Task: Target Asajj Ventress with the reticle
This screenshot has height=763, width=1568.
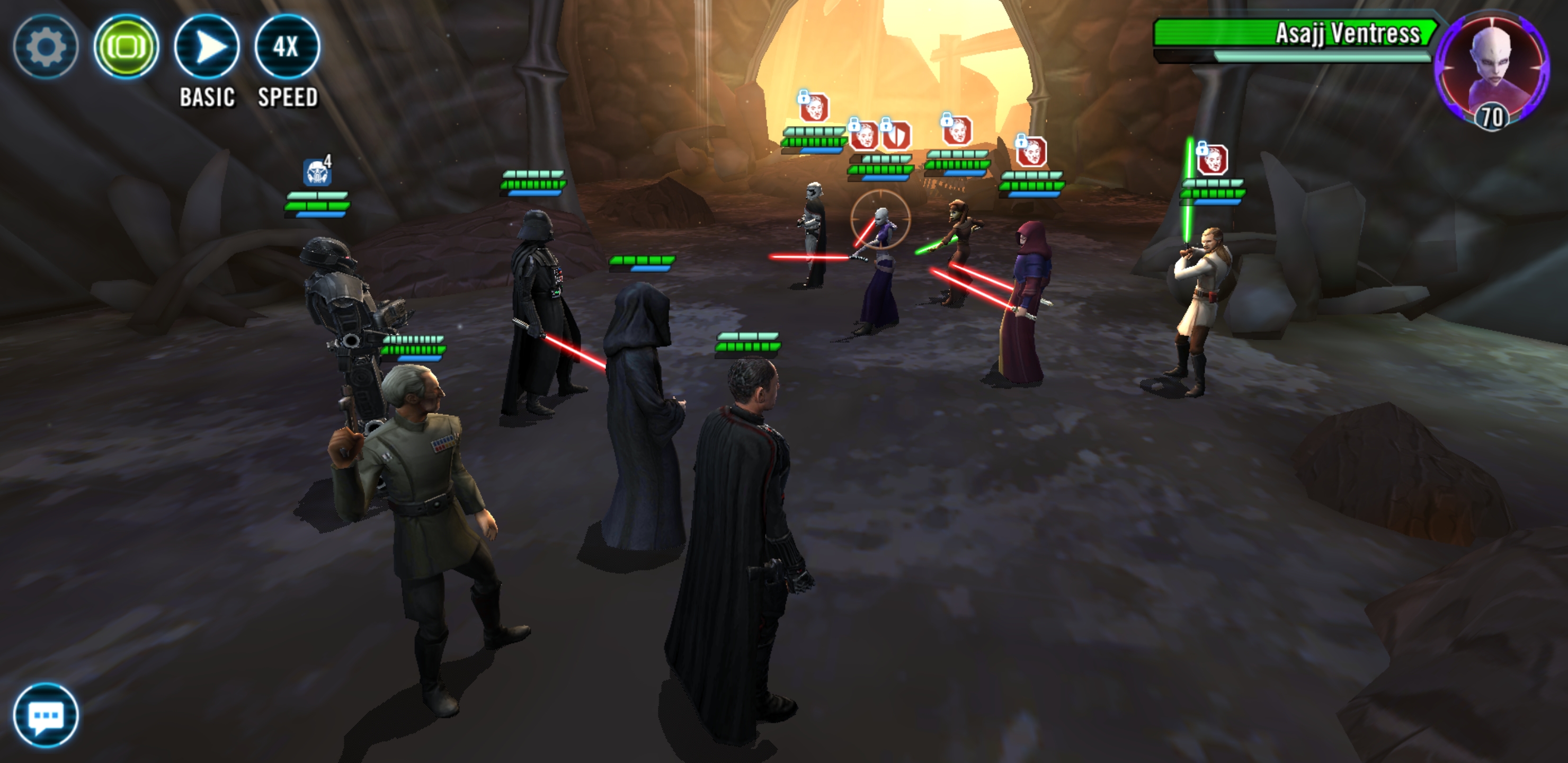Action: point(880,219)
